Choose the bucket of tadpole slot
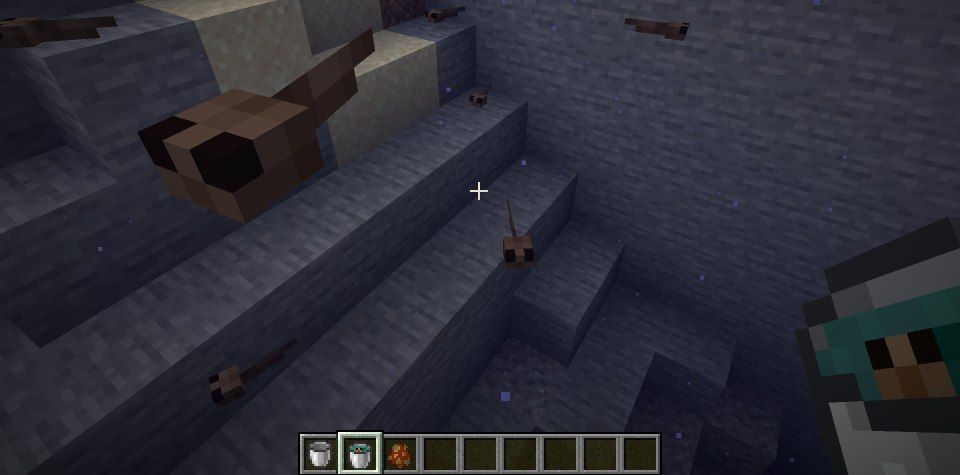Image resolution: width=960 pixels, height=475 pixels. click(360, 453)
